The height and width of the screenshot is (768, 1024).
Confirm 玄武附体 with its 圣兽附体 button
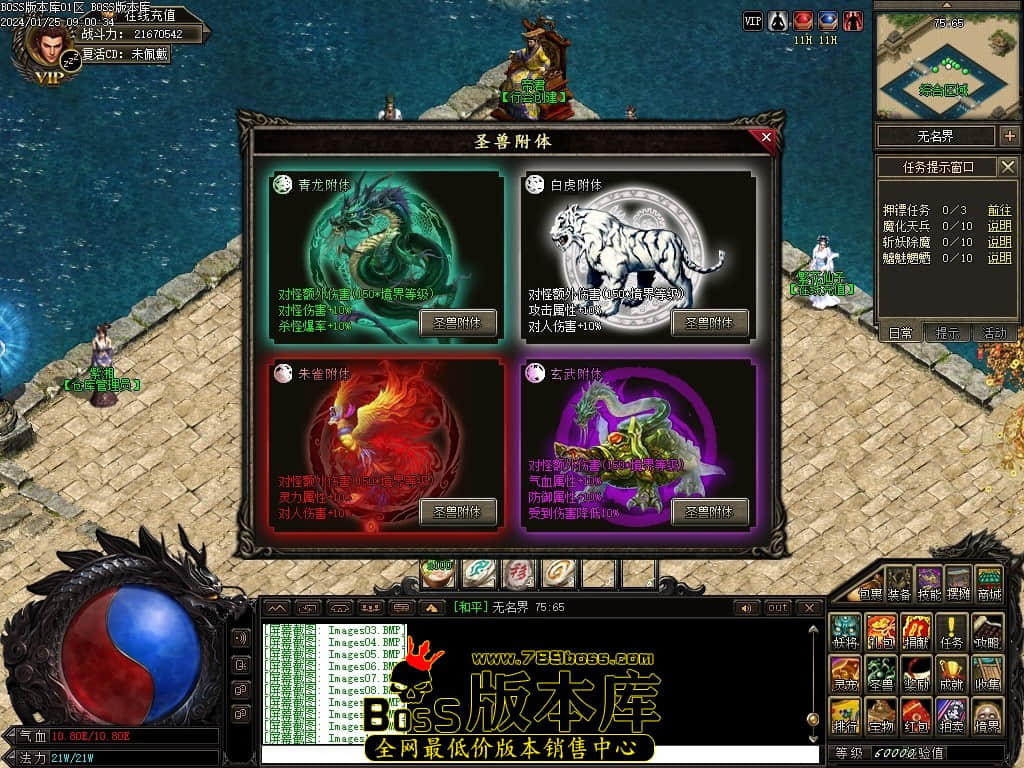709,512
